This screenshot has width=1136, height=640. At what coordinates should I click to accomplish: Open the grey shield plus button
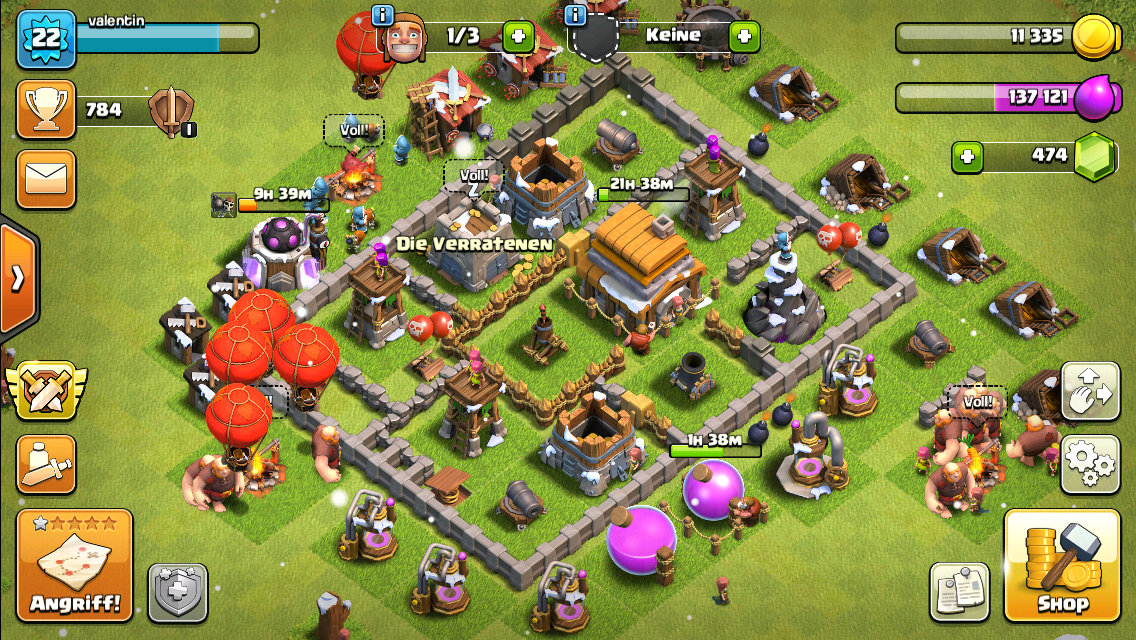coord(178,593)
